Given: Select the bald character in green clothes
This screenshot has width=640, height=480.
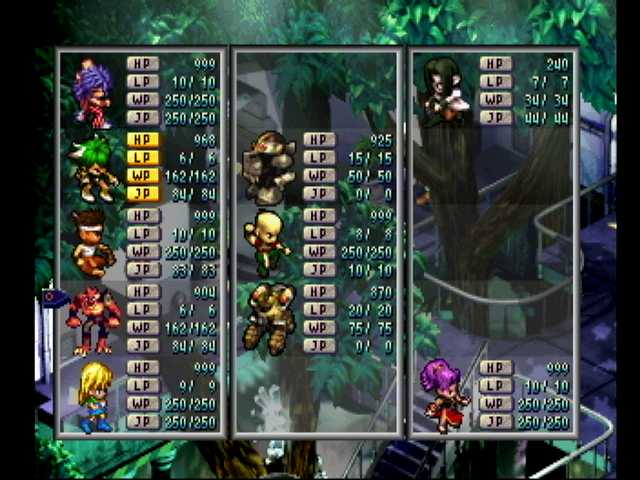Looking at the screenshot, I should [x=268, y=242].
